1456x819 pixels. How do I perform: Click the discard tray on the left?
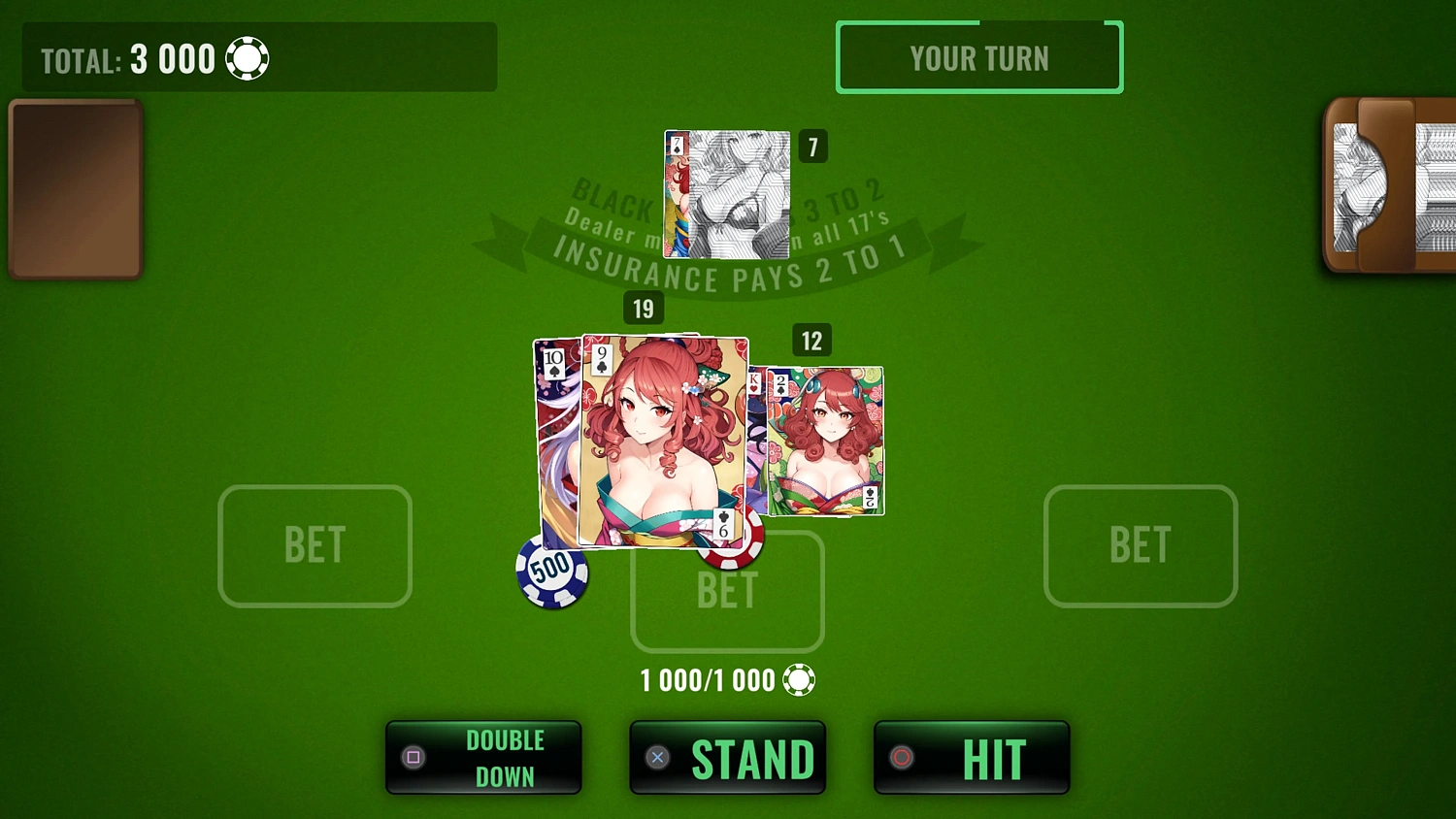tap(75, 187)
